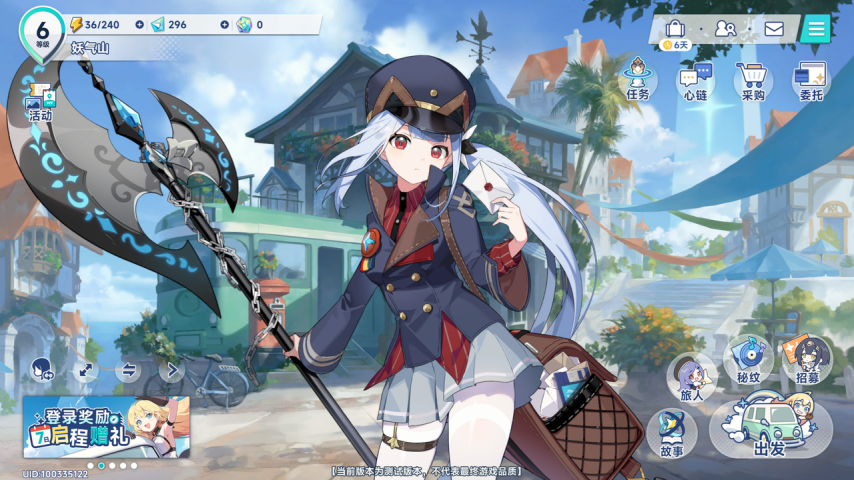
Task: Add rainbow gems with the plus button
Action: [x=223, y=24]
